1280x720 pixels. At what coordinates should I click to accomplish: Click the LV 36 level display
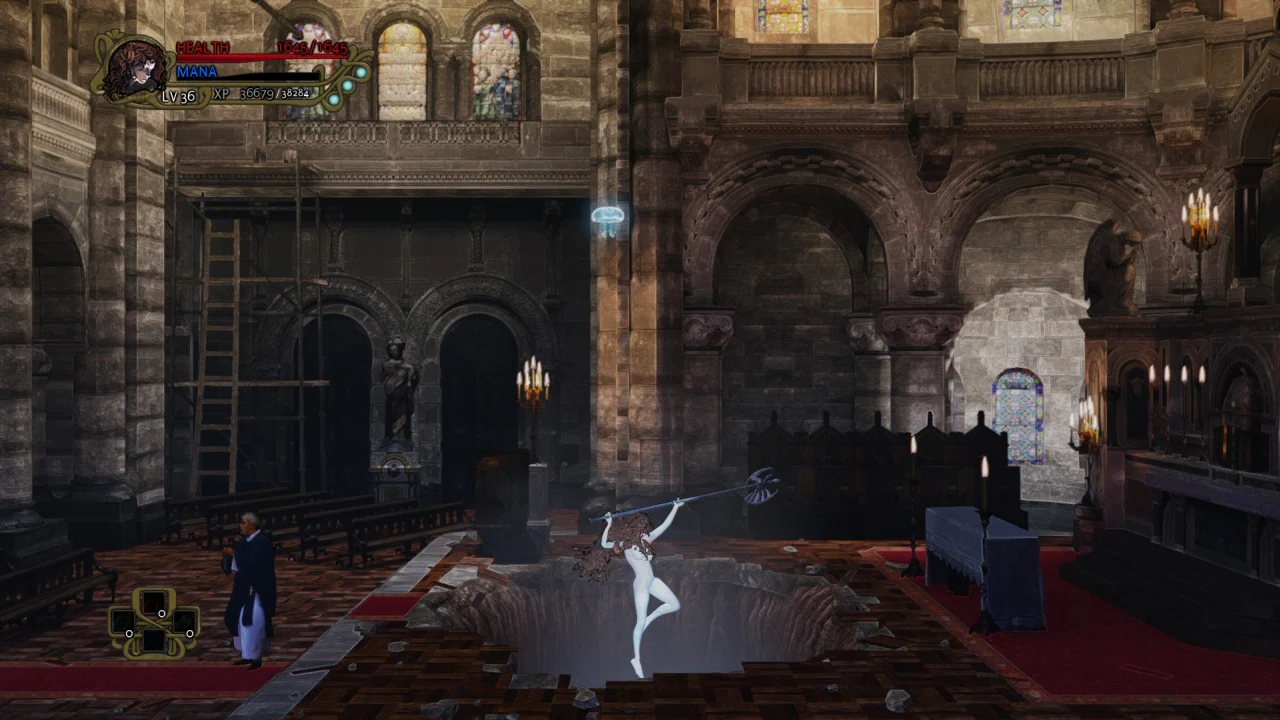176,97
